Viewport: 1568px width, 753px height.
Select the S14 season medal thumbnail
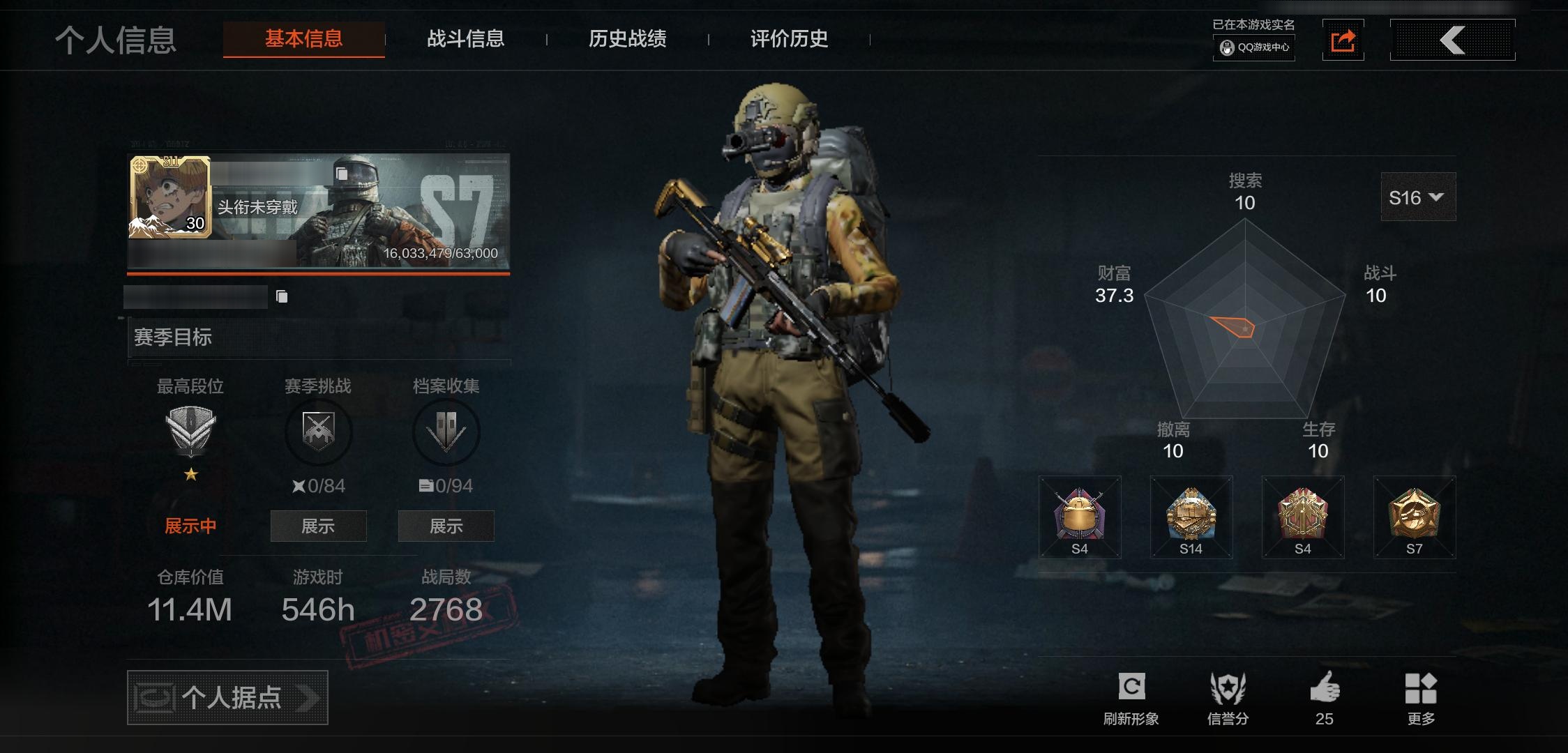pyautogui.click(x=1191, y=517)
